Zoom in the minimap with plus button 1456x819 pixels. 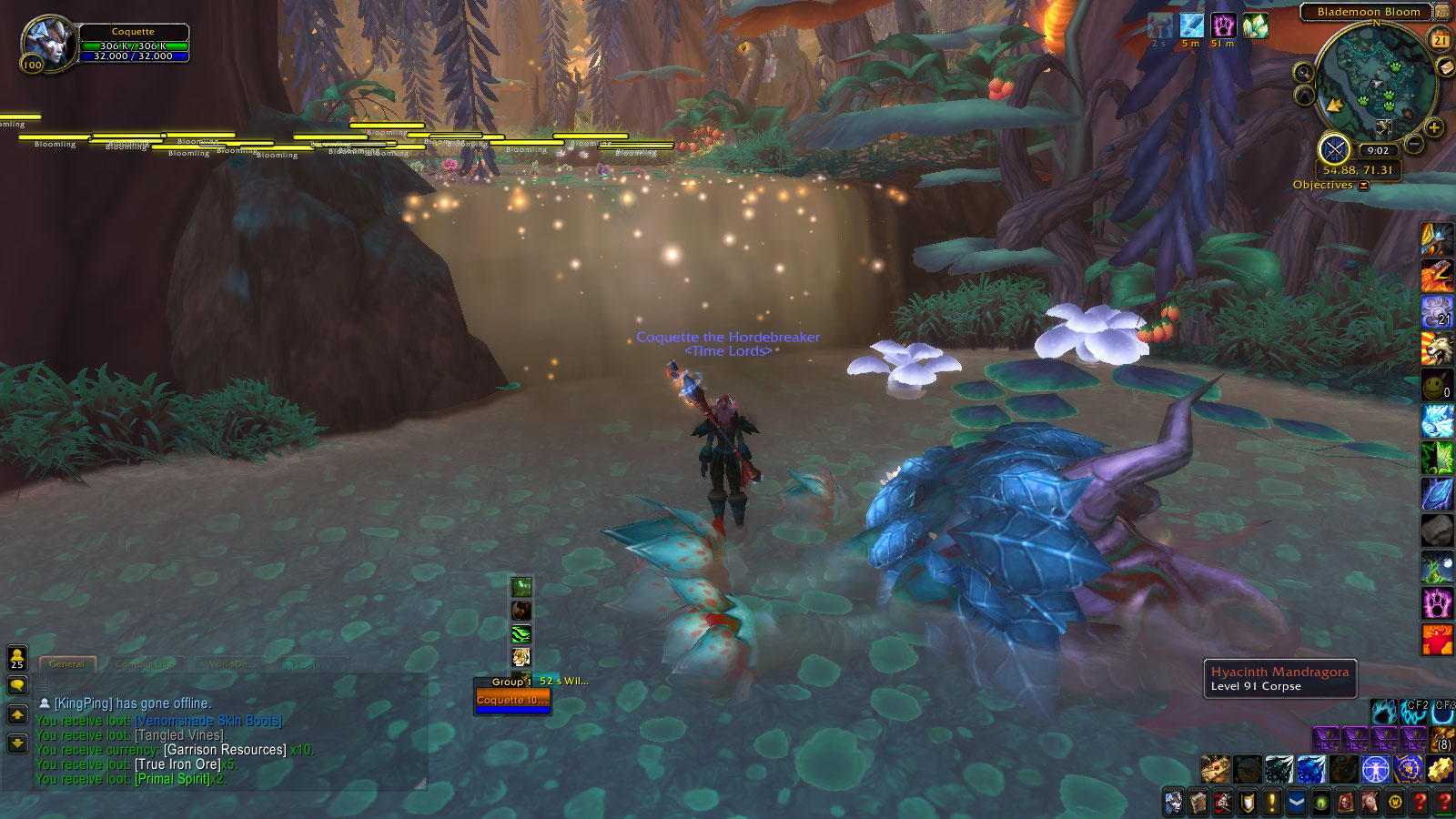coord(1434,128)
